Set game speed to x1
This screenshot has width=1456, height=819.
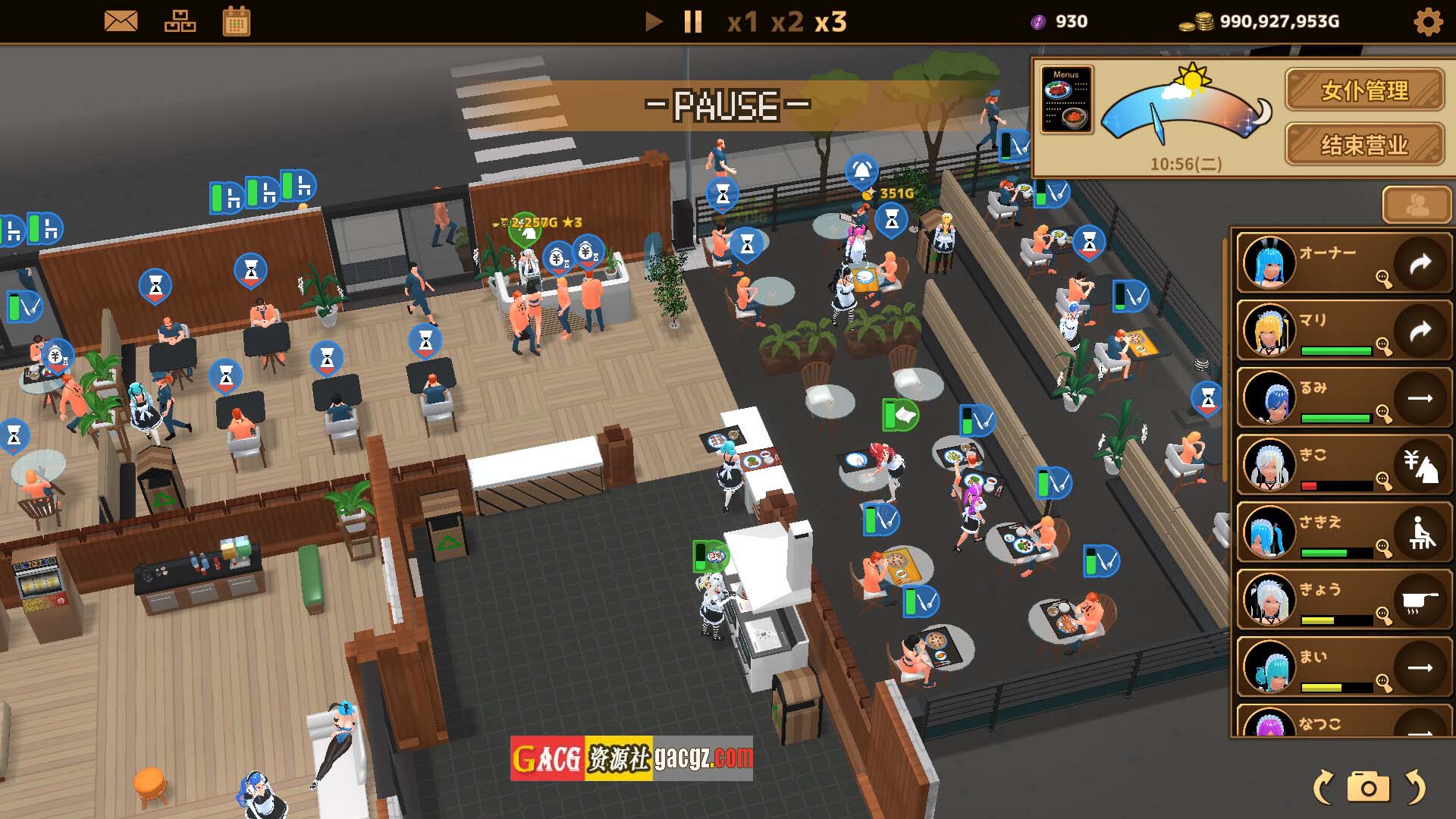pos(742,22)
